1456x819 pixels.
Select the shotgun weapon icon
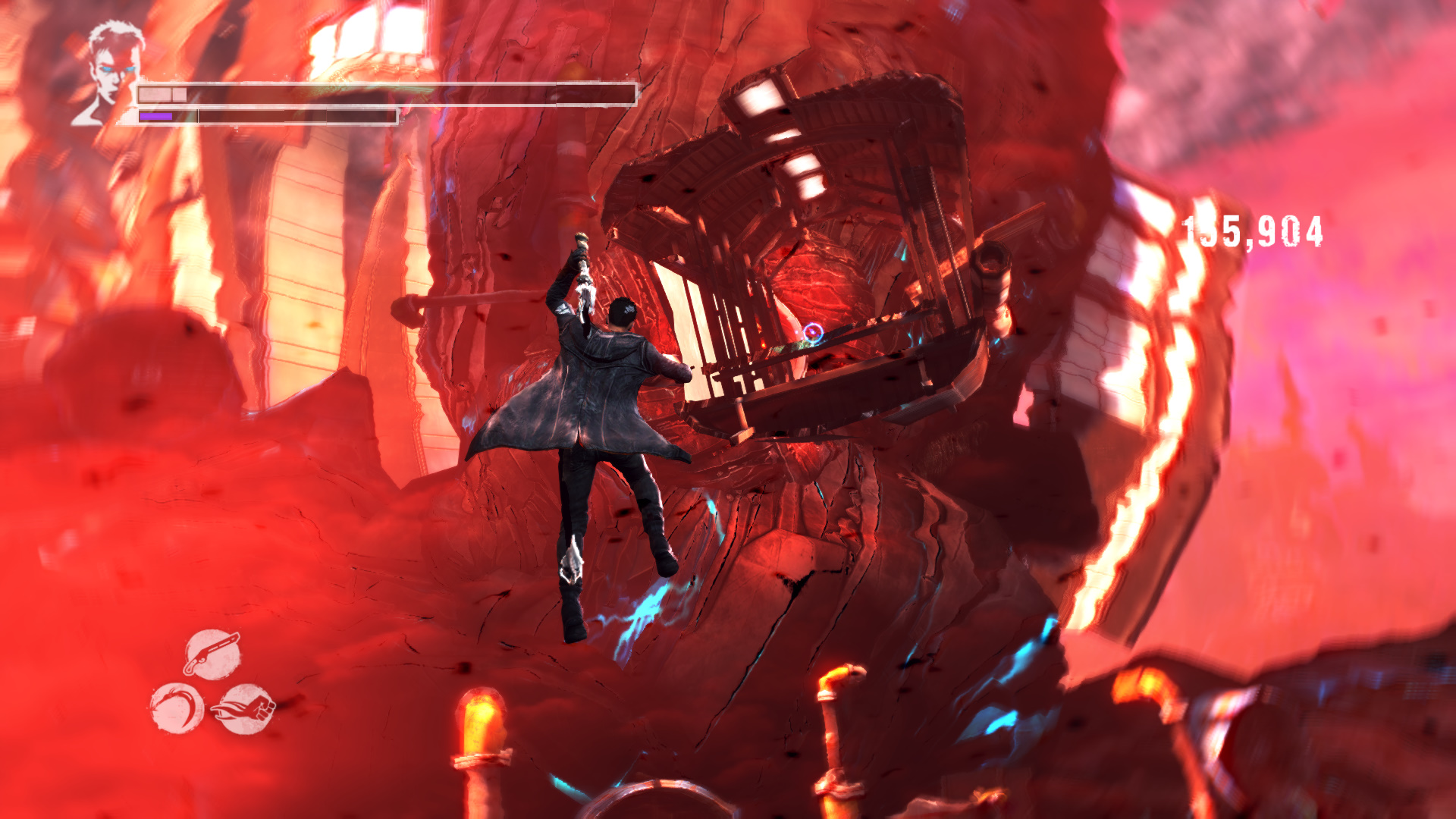click(x=212, y=654)
